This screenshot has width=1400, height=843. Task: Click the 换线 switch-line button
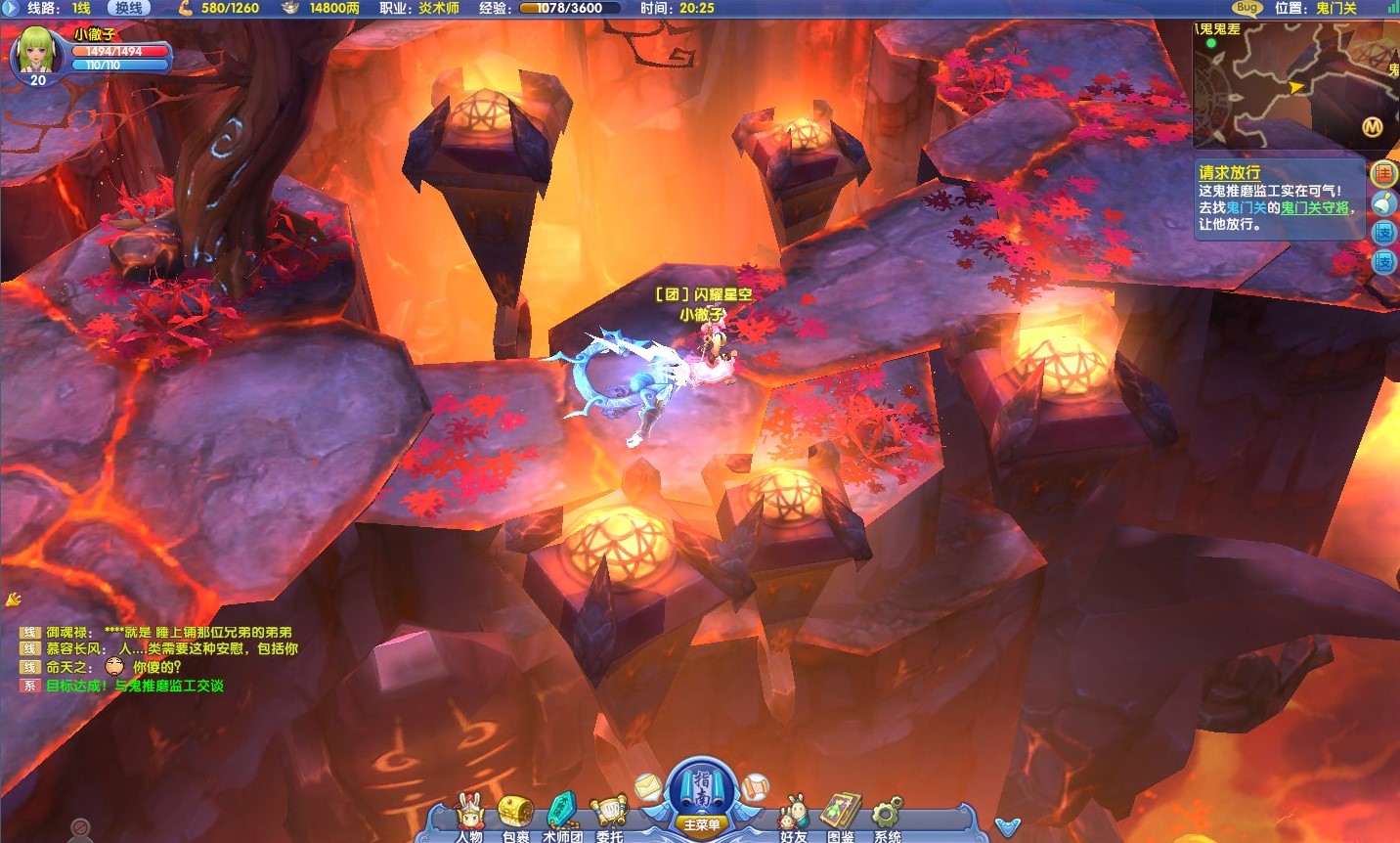[128, 8]
